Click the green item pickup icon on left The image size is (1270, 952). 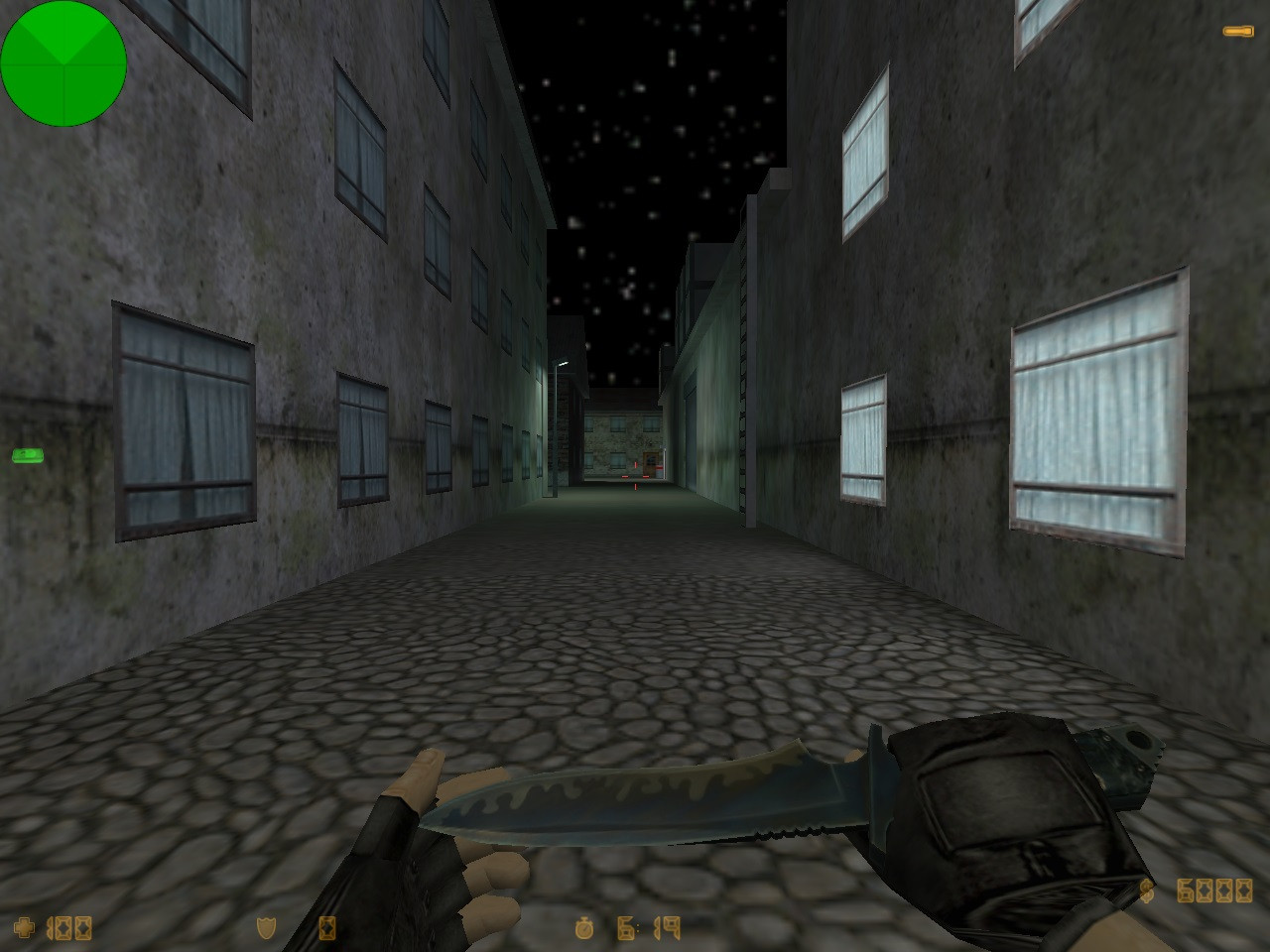[x=27, y=454]
